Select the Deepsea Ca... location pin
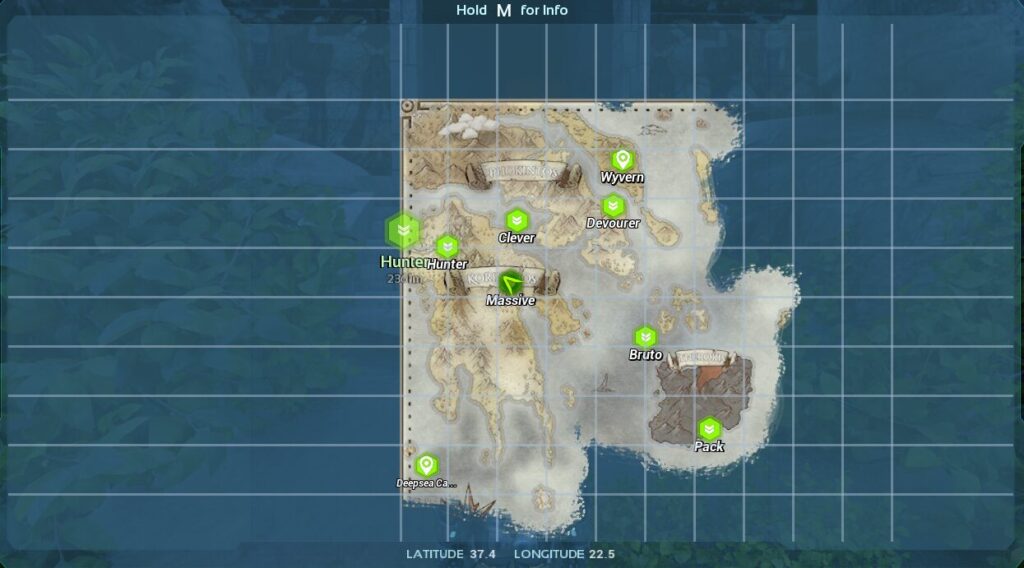This screenshot has height=568, width=1024. point(426,465)
